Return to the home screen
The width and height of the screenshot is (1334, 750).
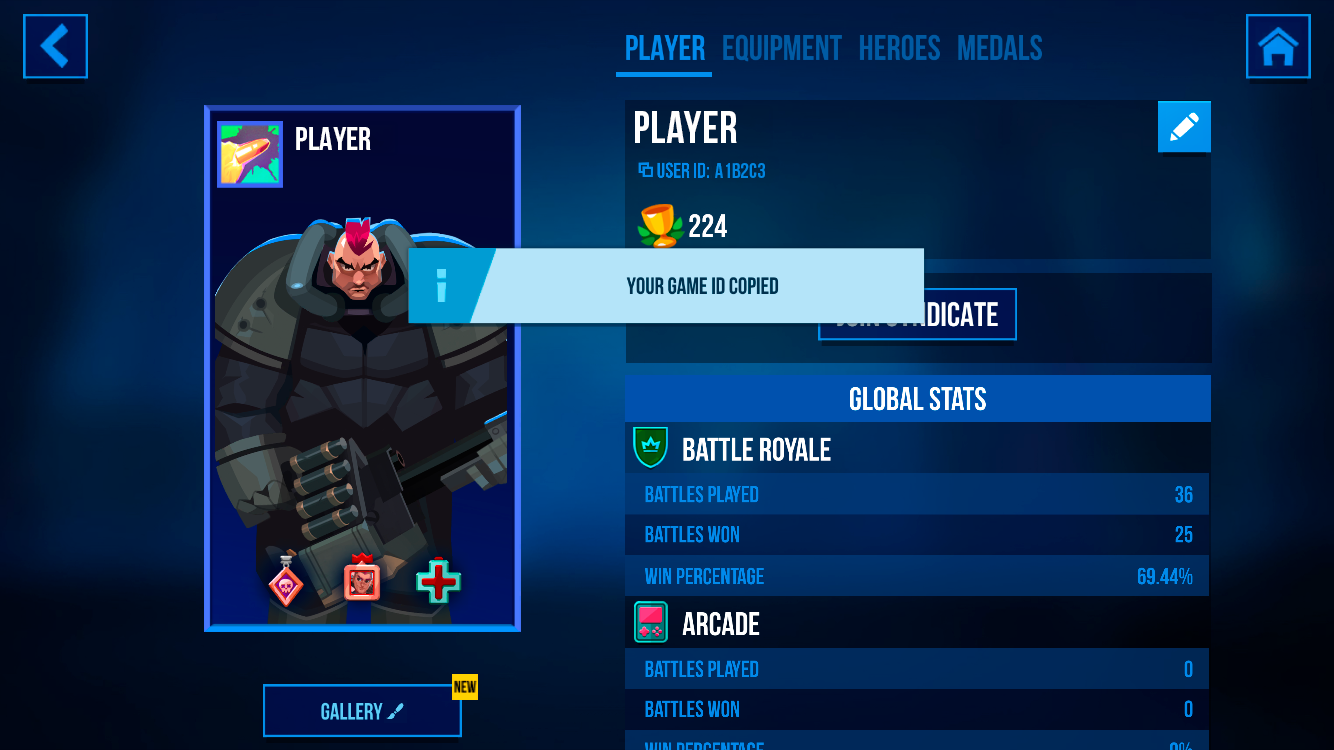pyautogui.click(x=1277, y=46)
